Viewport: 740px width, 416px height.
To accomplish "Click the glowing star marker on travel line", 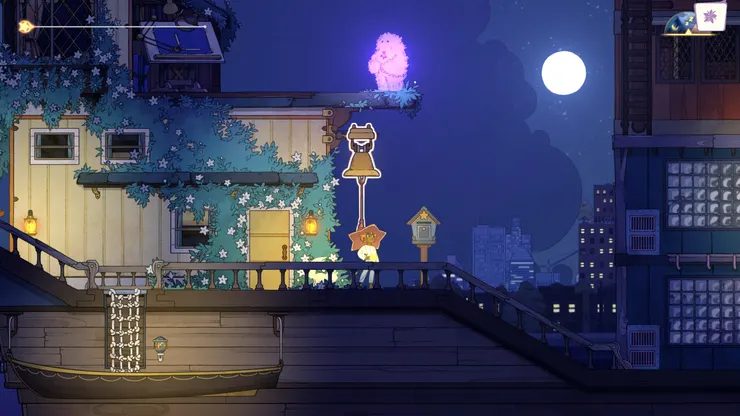I will (25, 27).
